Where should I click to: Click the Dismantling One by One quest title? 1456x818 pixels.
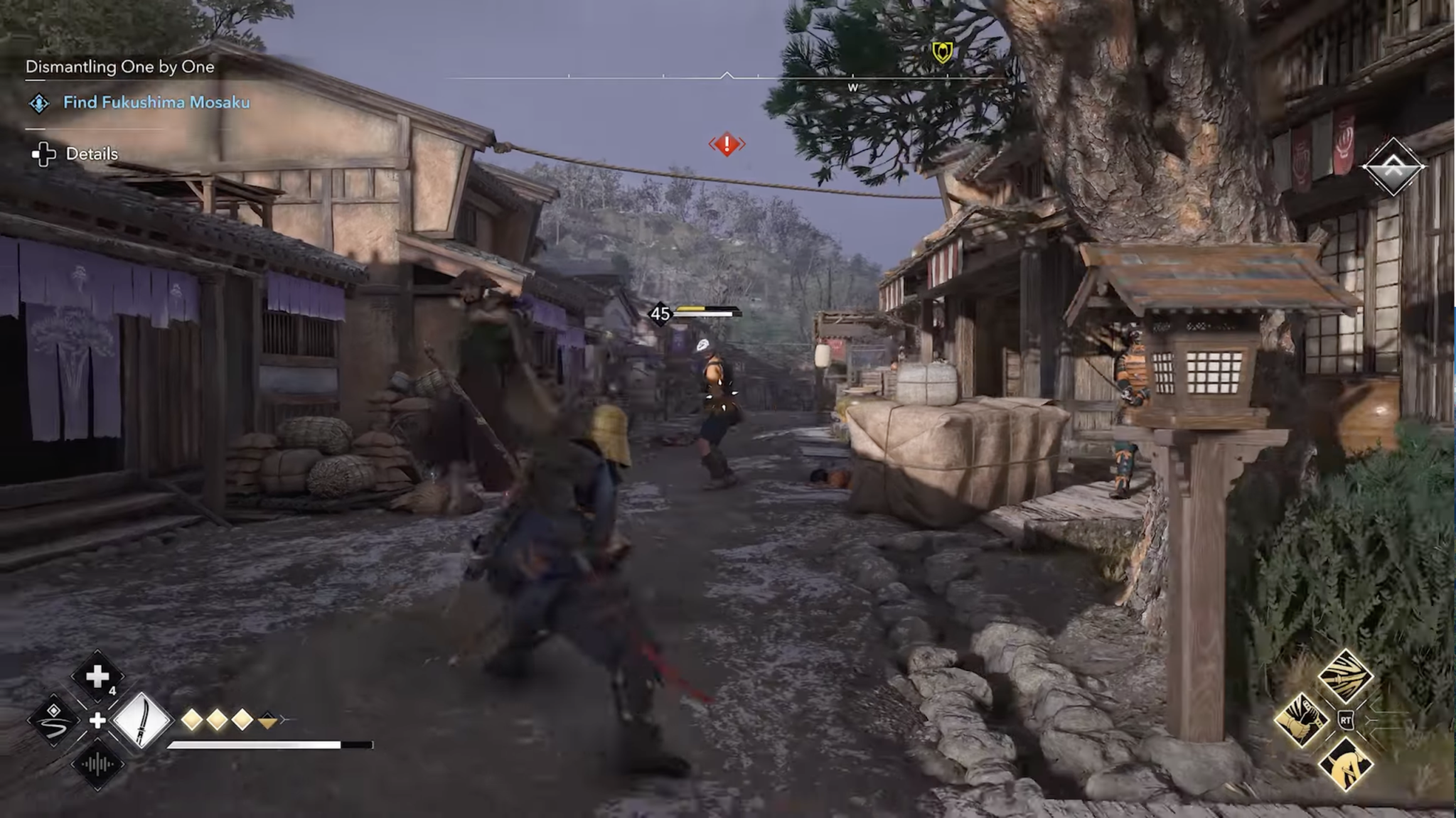click(119, 67)
